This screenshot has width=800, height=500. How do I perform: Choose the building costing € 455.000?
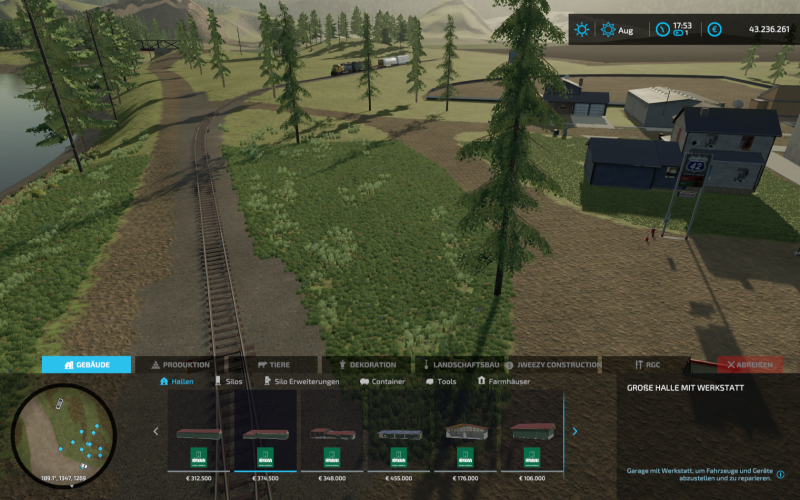pos(399,440)
